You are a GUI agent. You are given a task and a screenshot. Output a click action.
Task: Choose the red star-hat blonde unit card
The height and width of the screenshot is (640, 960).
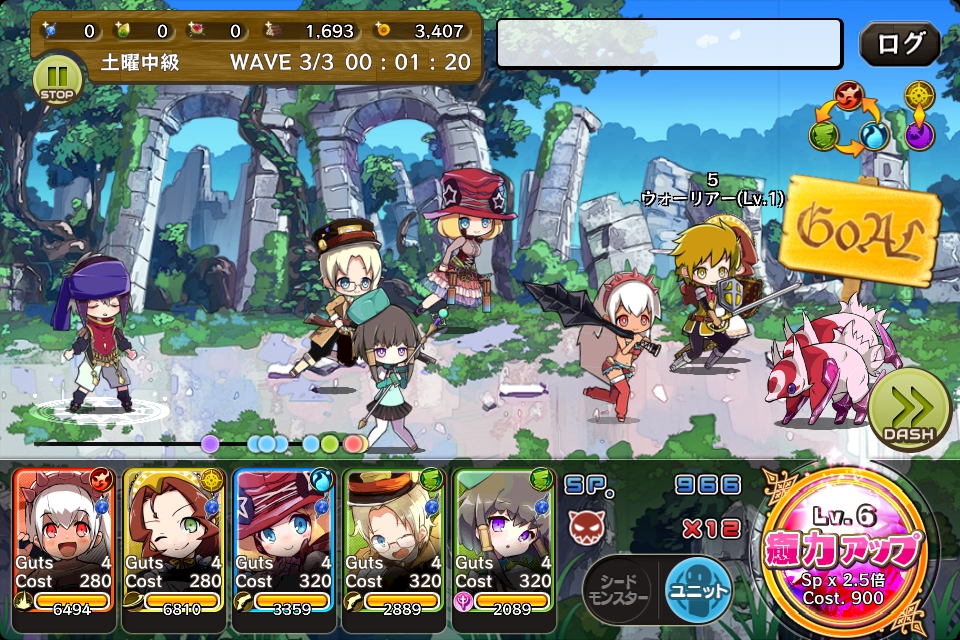point(284,538)
